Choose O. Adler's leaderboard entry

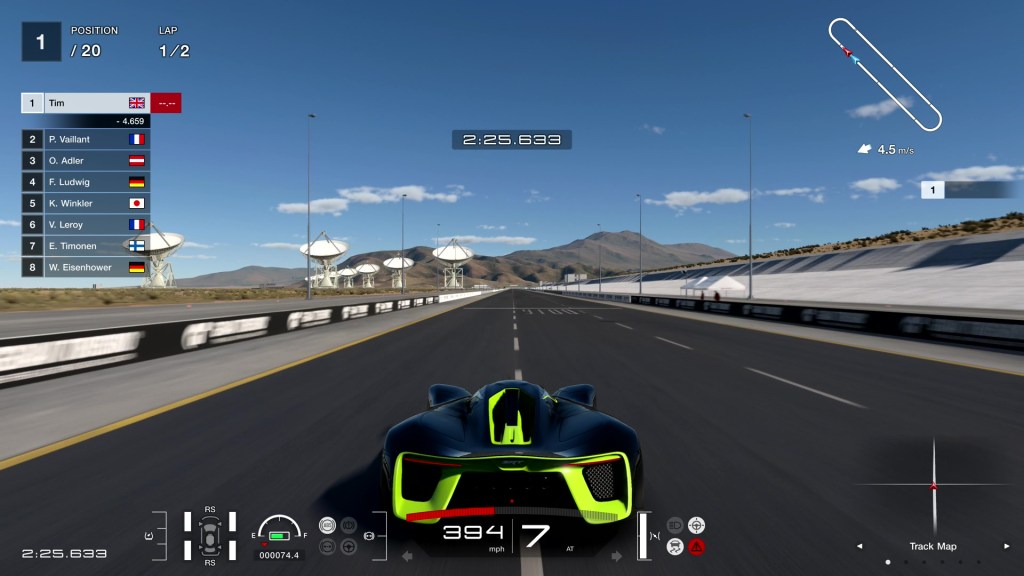coord(85,160)
